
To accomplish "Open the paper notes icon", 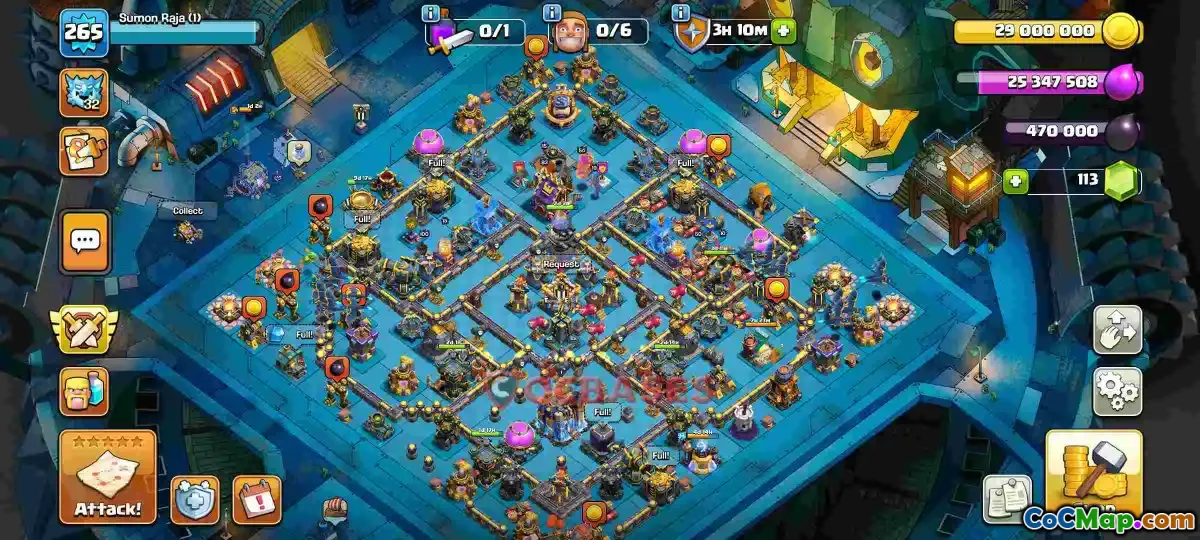I will pos(1007,498).
